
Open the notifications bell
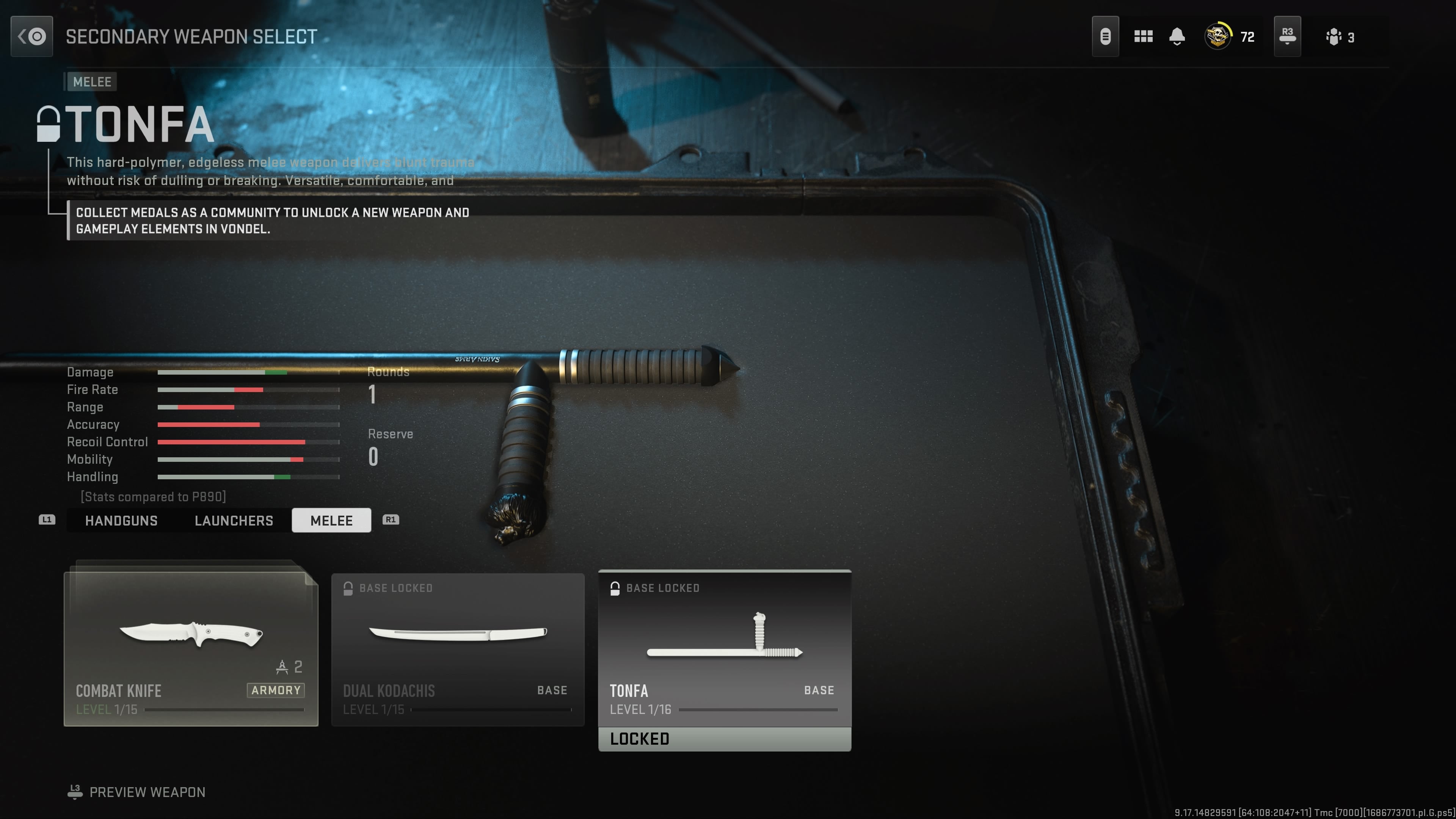[1177, 36]
